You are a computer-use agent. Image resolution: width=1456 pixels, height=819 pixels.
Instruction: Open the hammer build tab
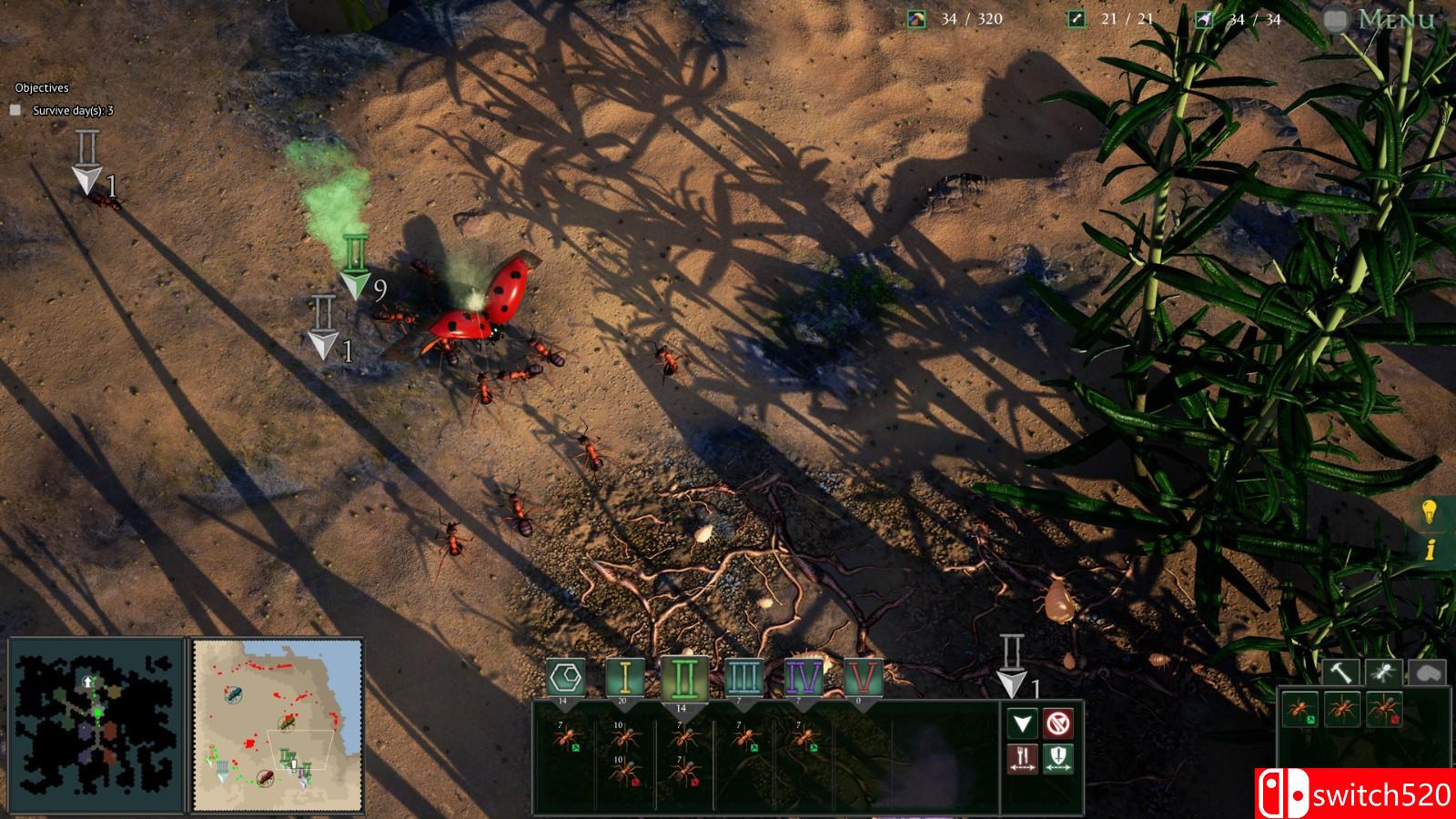tap(1340, 672)
